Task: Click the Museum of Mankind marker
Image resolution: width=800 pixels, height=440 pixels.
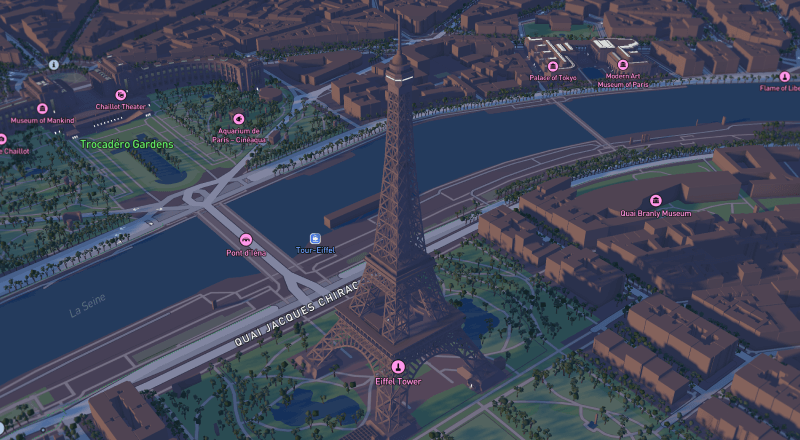Action: 42,108
